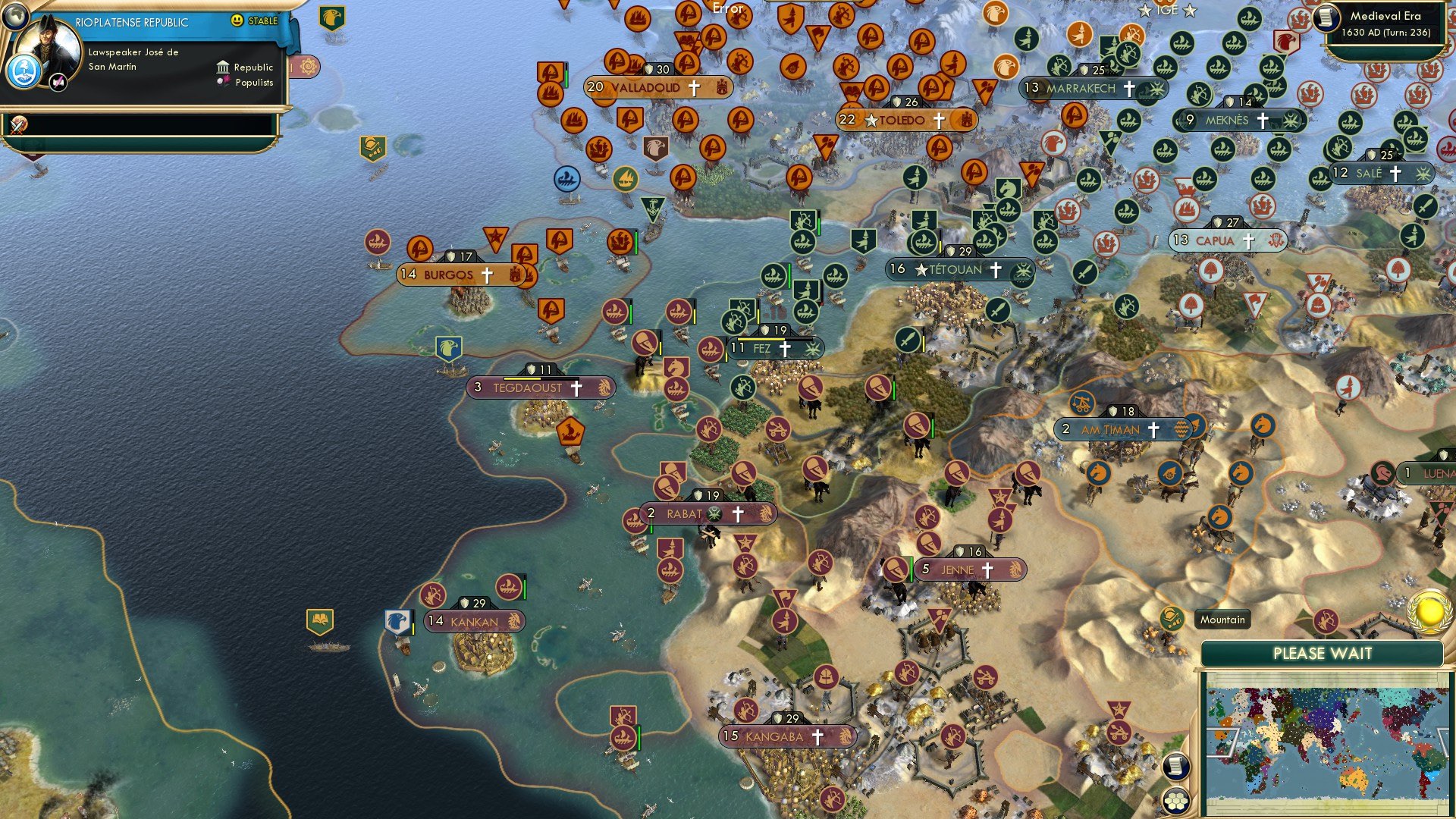The height and width of the screenshot is (819, 1456).
Task: Click the religion symbol on Rabat's banner
Action: click(713, 513)
